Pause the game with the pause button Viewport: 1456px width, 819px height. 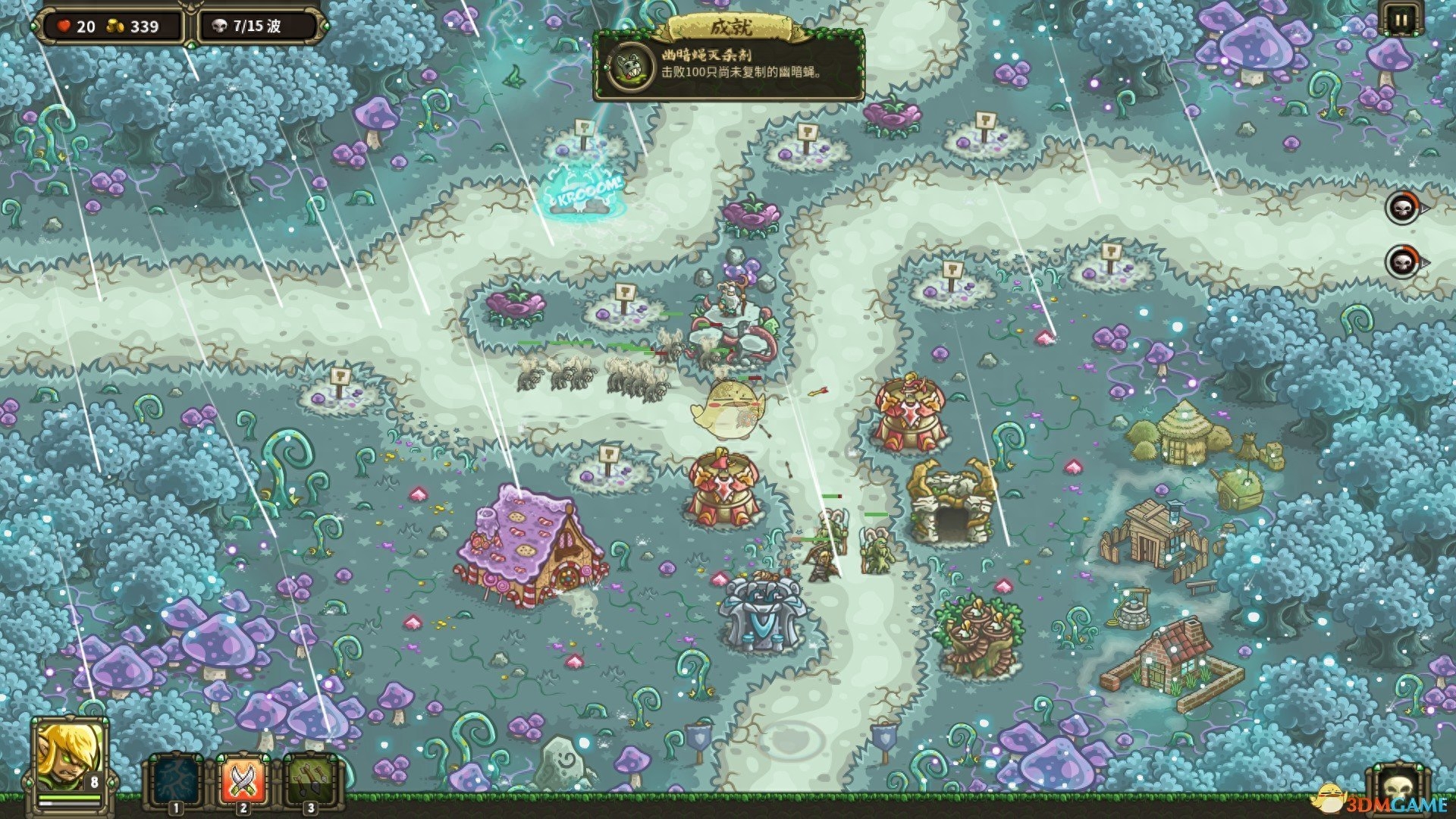coord(1399,20)
